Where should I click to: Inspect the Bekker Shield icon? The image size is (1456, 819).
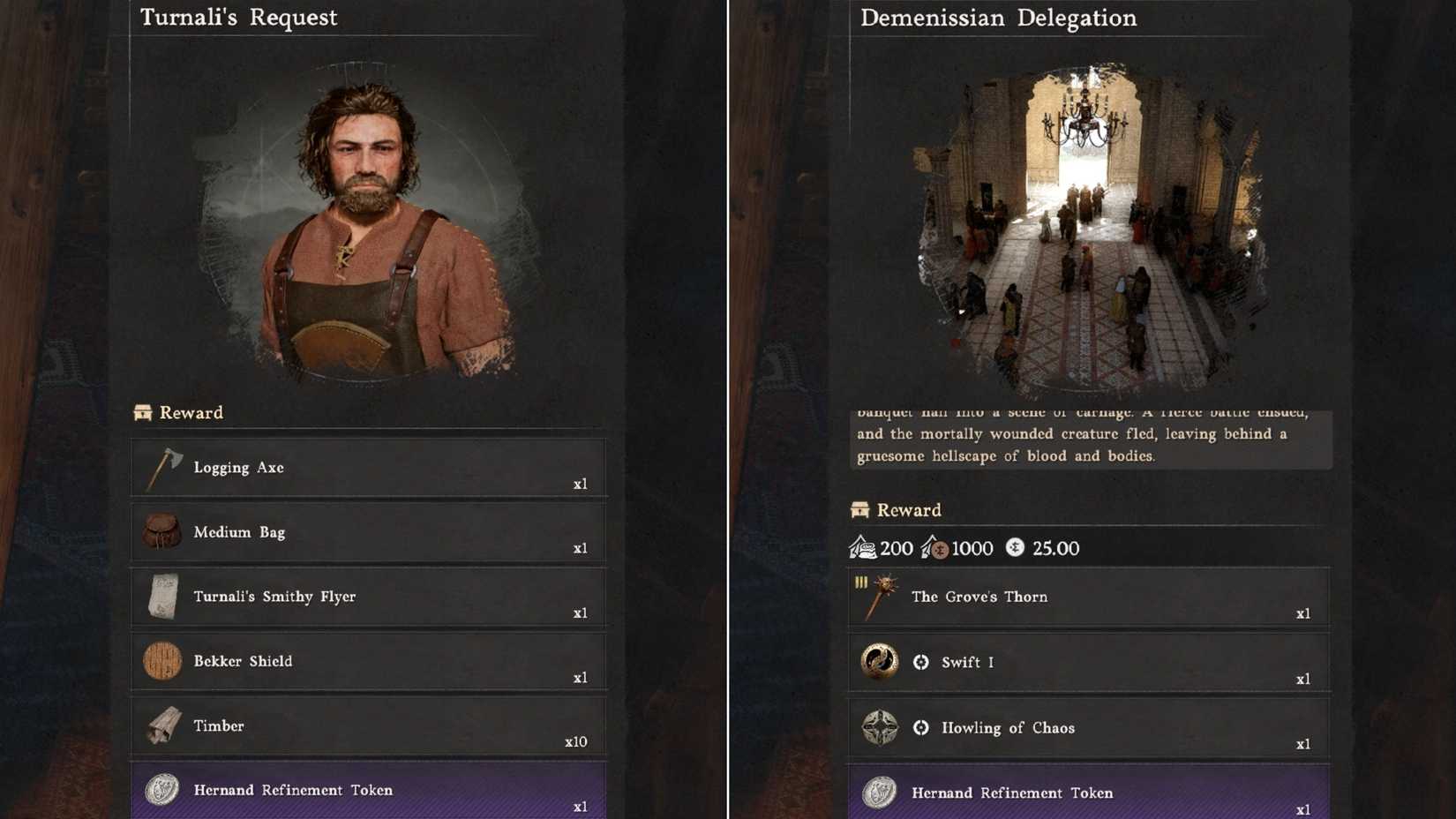click(163, 661)
